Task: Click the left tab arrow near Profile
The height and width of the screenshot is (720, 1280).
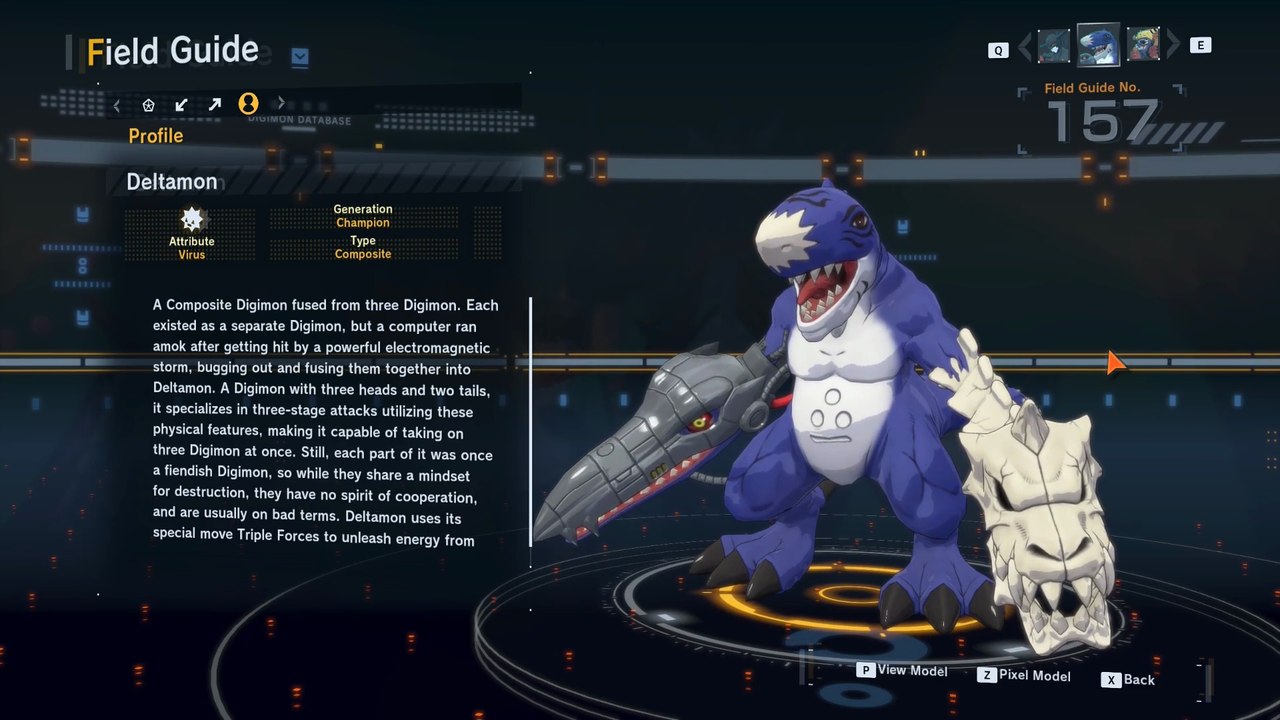Action: [x=117, y=104]
